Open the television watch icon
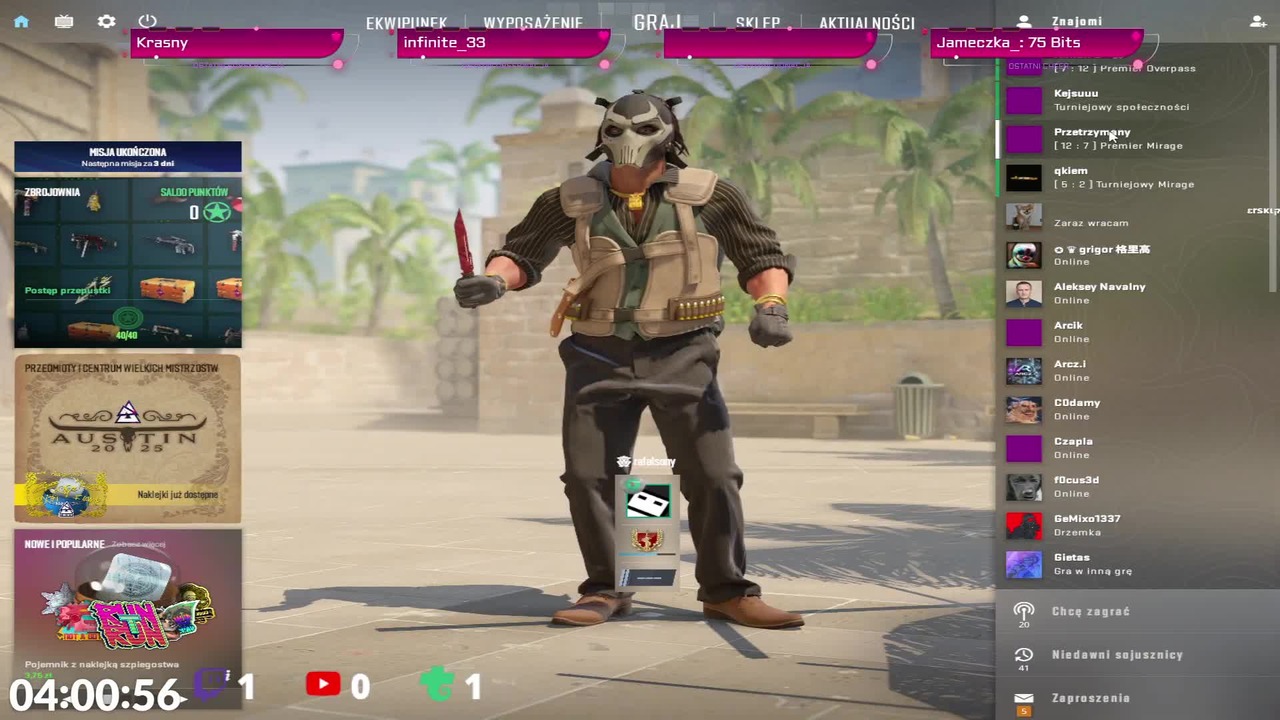This screenshot has height=720, width=1280. click(64, 21)
